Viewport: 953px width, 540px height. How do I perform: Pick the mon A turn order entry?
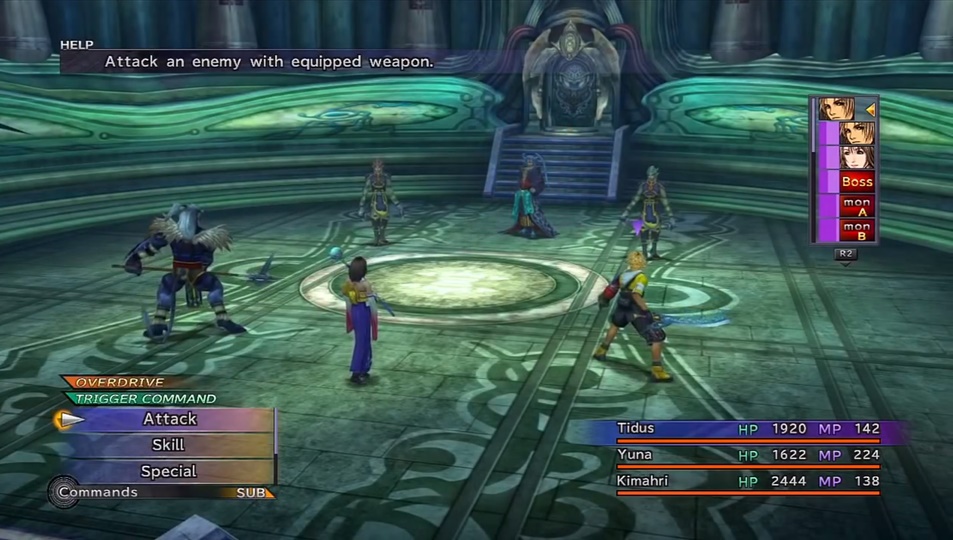point(857,206)
